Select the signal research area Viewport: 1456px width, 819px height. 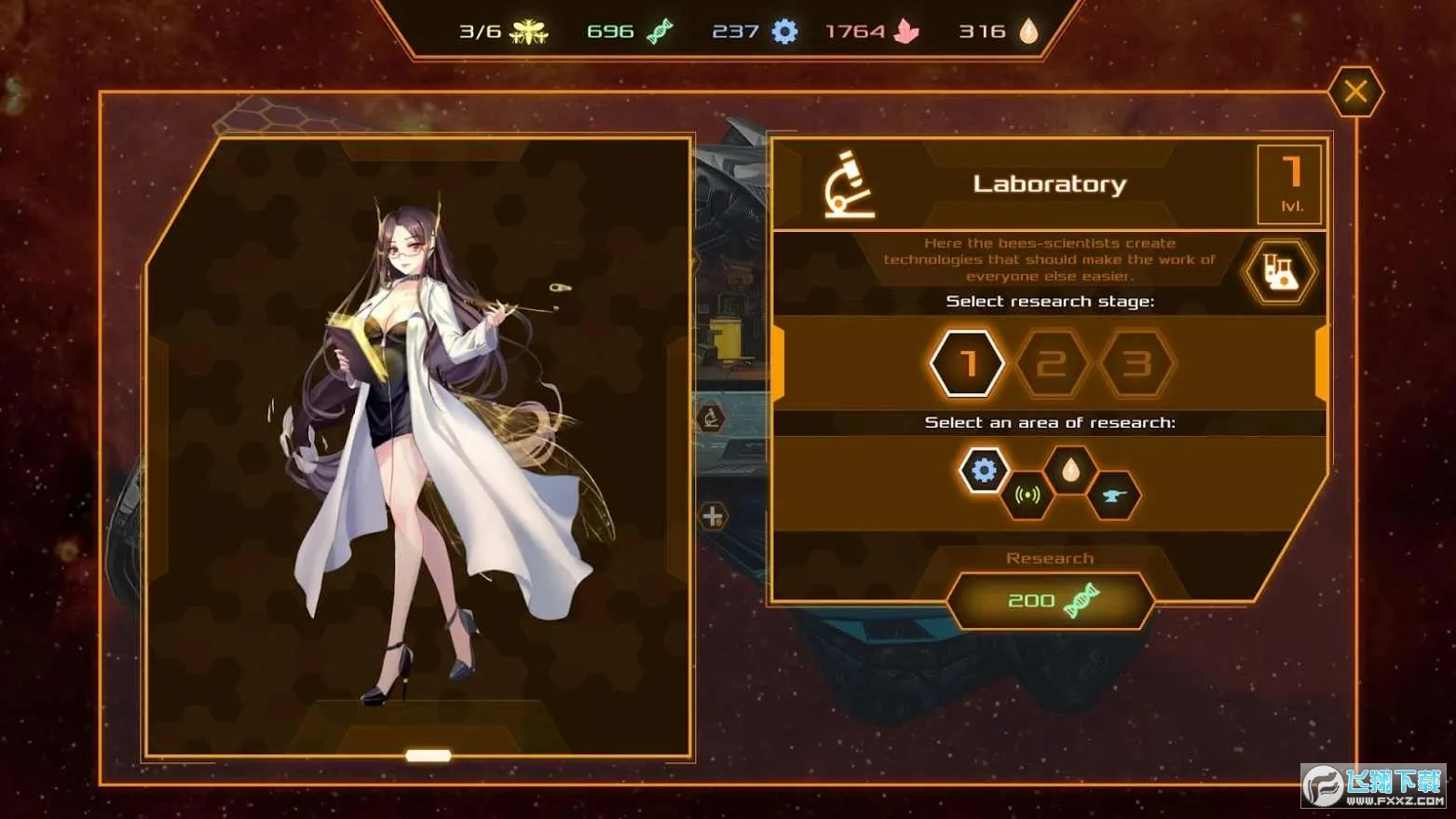coord(1027,496)
